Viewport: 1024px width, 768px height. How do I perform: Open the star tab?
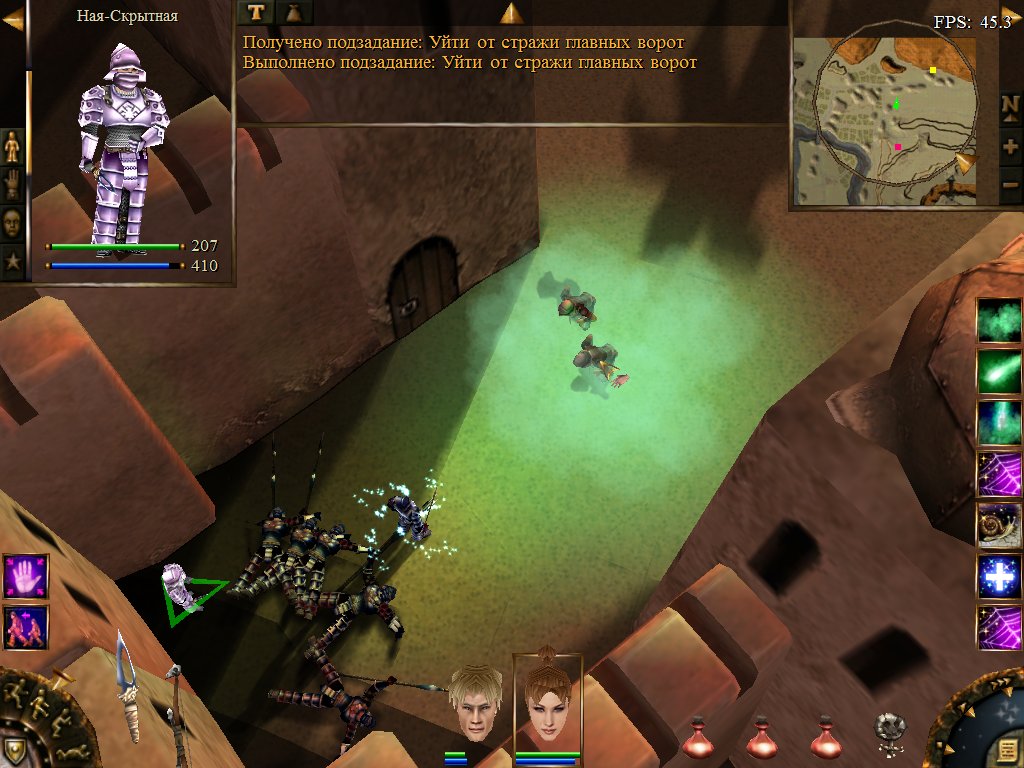(12, 262)
